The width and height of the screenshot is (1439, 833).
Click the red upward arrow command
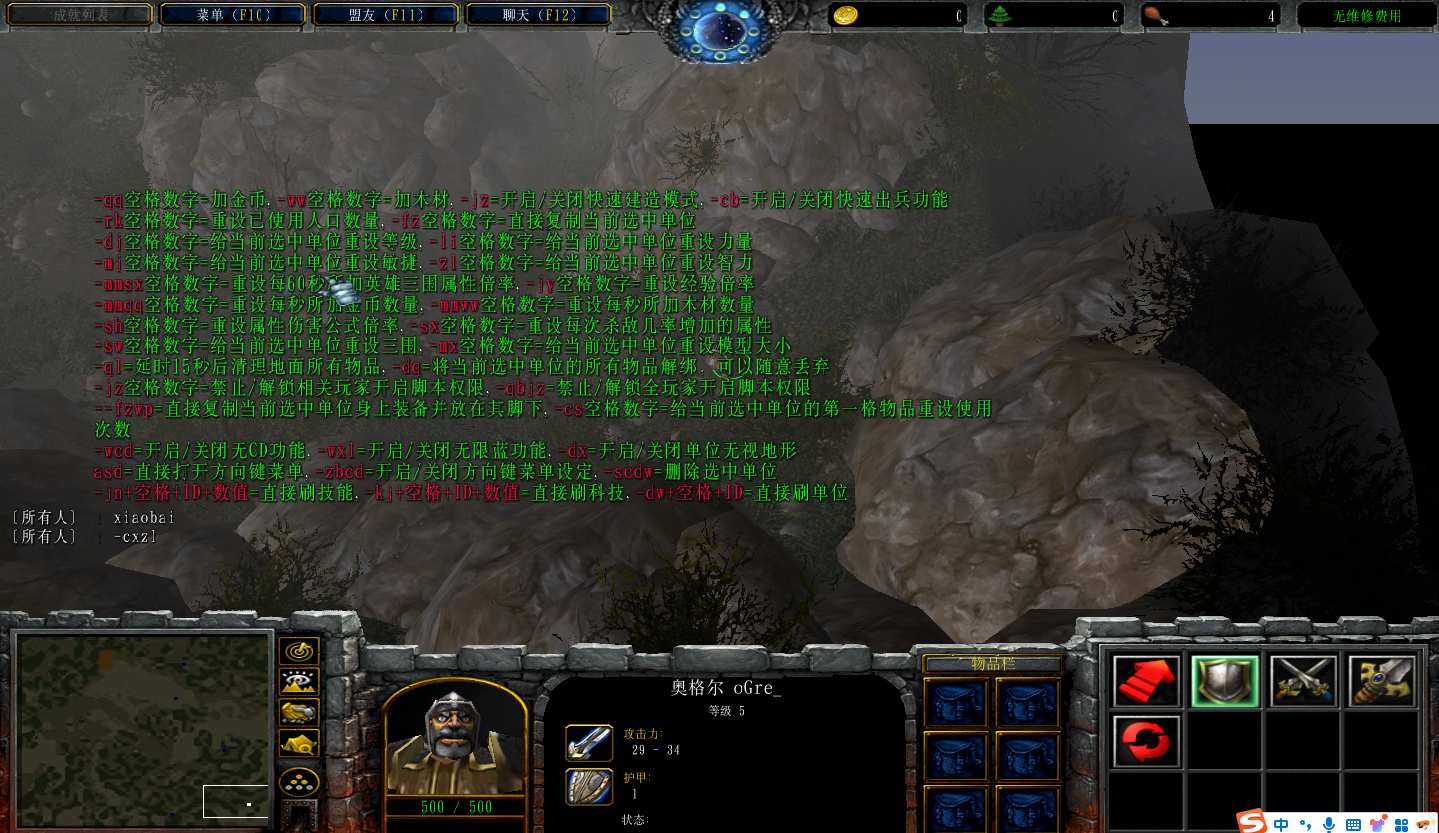(1146, 681)
